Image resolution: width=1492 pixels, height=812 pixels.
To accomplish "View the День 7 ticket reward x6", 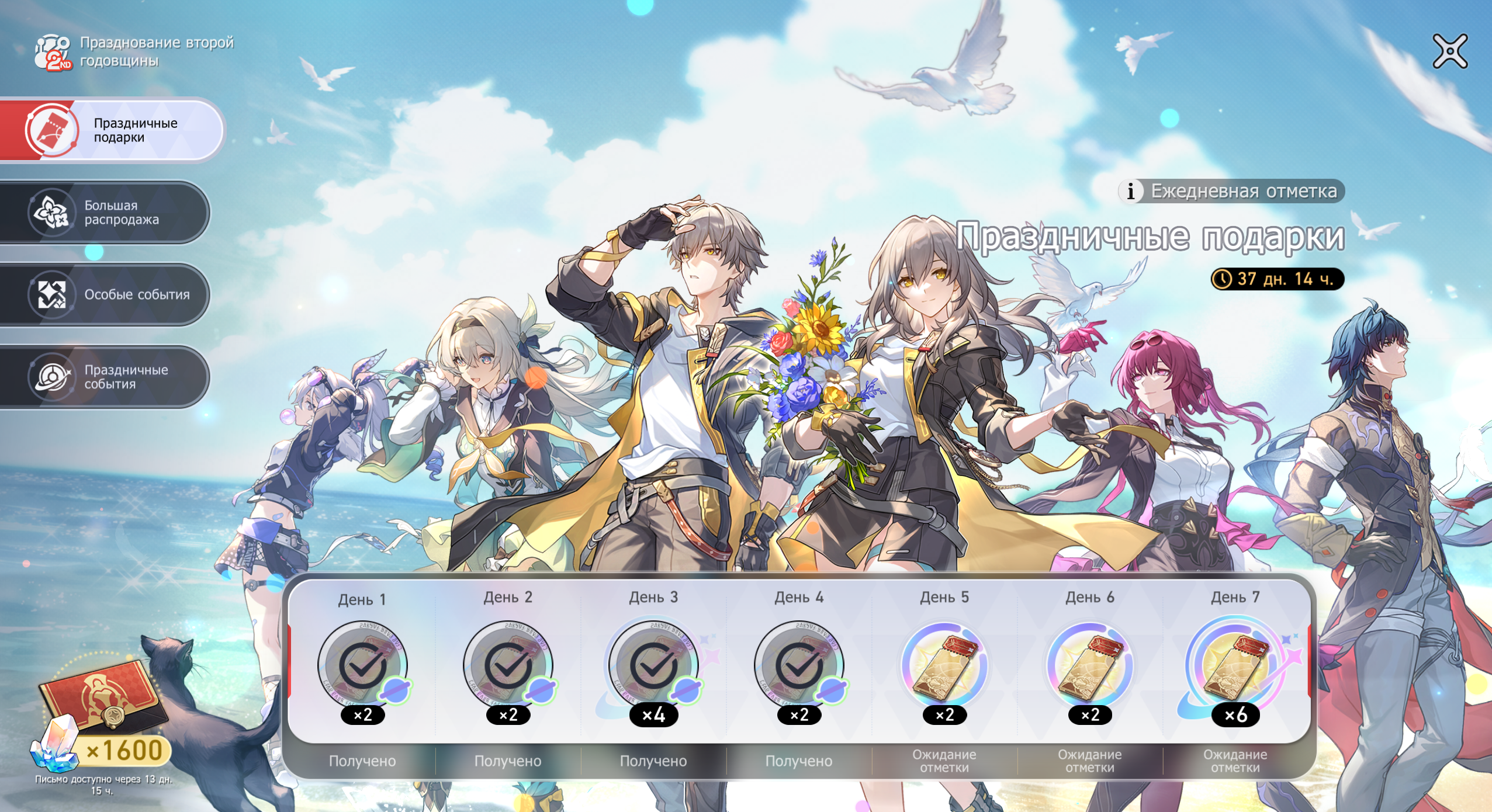I will click(1235, 666).
